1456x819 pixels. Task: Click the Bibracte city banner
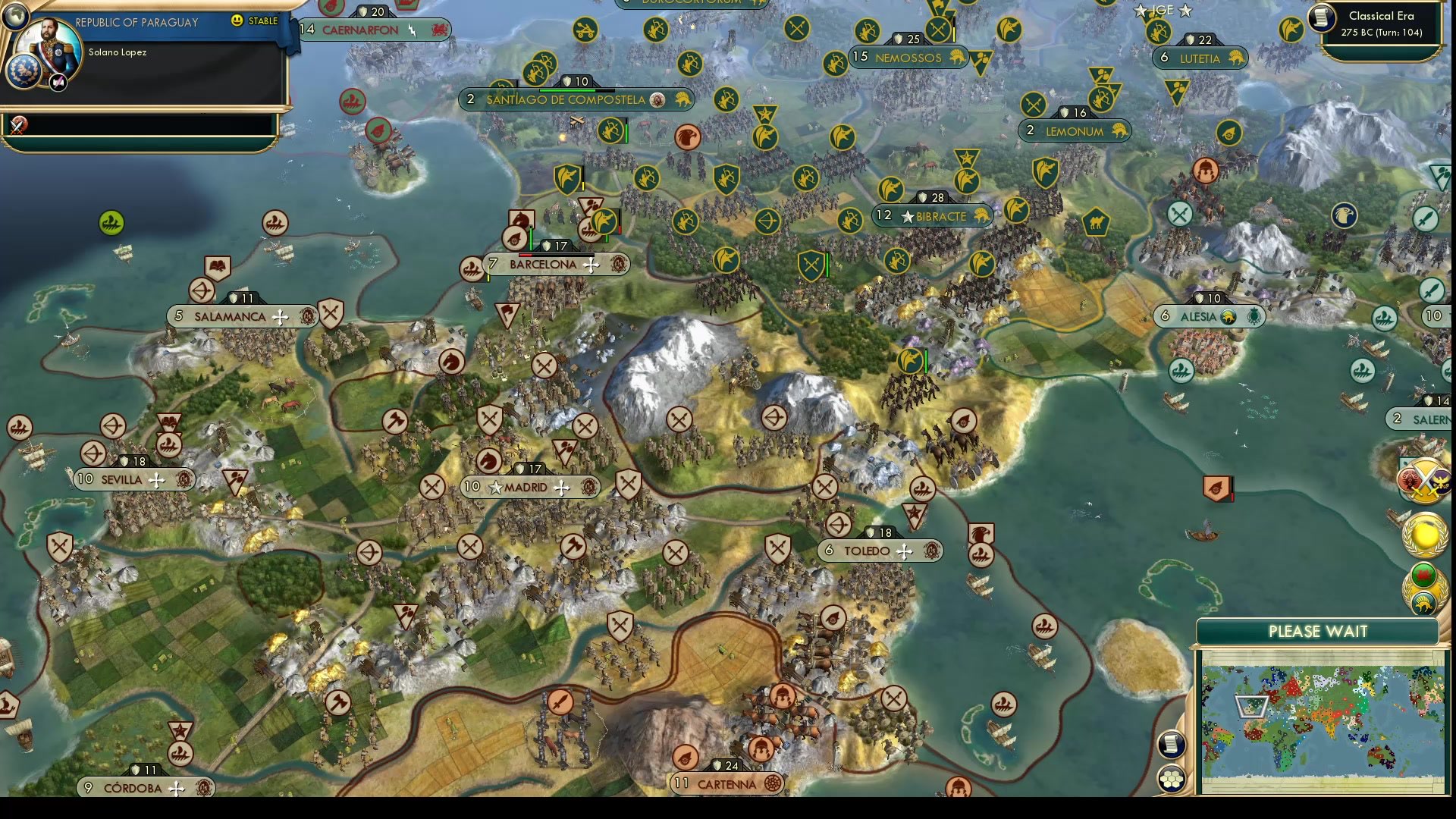point(933,216)
